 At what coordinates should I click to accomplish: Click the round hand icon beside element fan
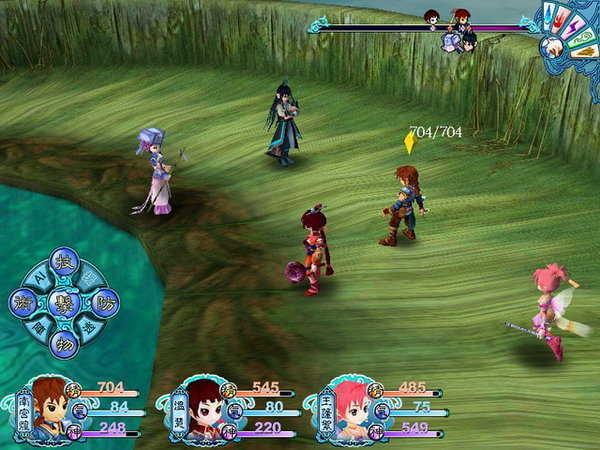551,47
